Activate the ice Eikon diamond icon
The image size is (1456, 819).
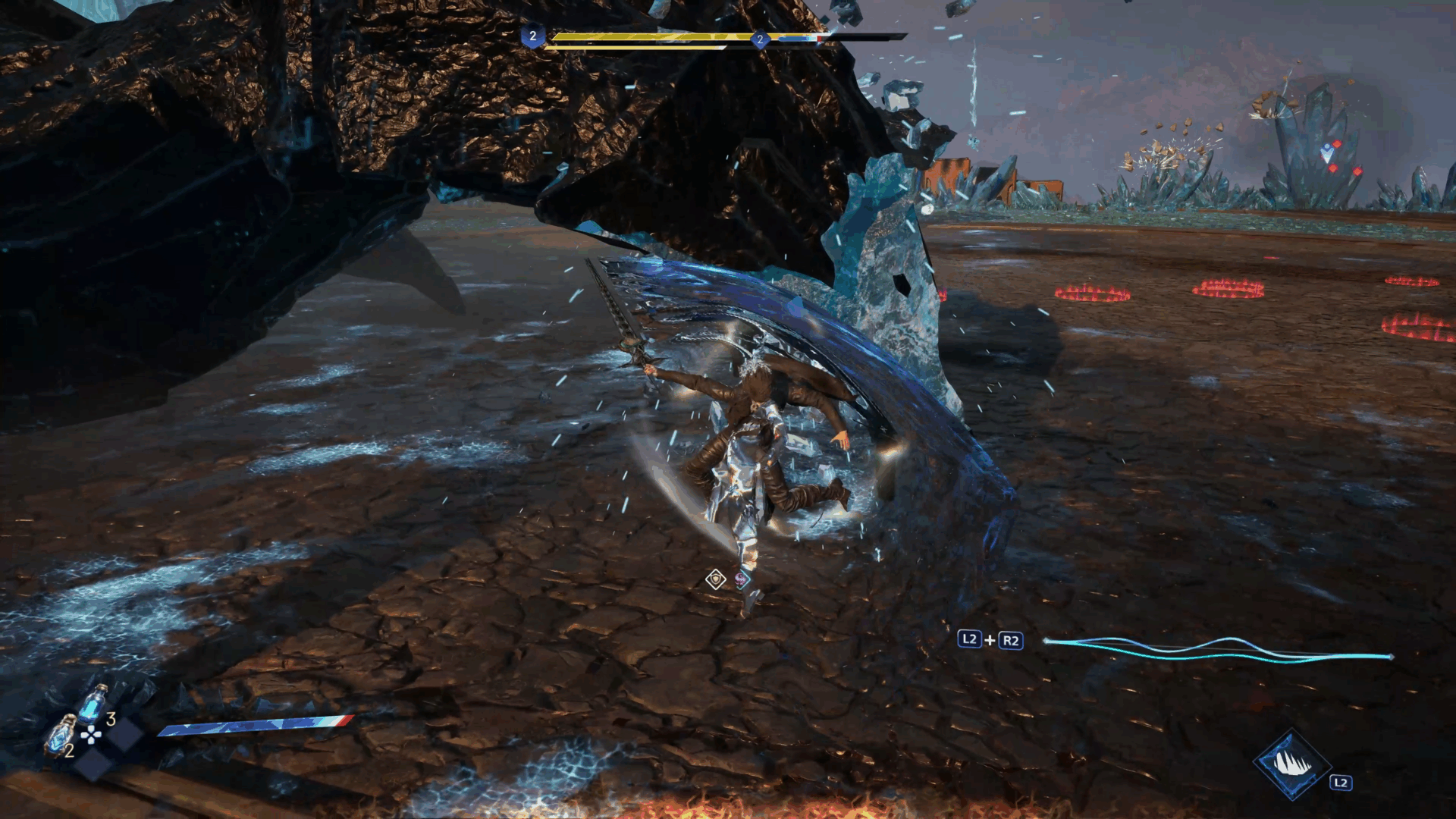point(1291,764)
